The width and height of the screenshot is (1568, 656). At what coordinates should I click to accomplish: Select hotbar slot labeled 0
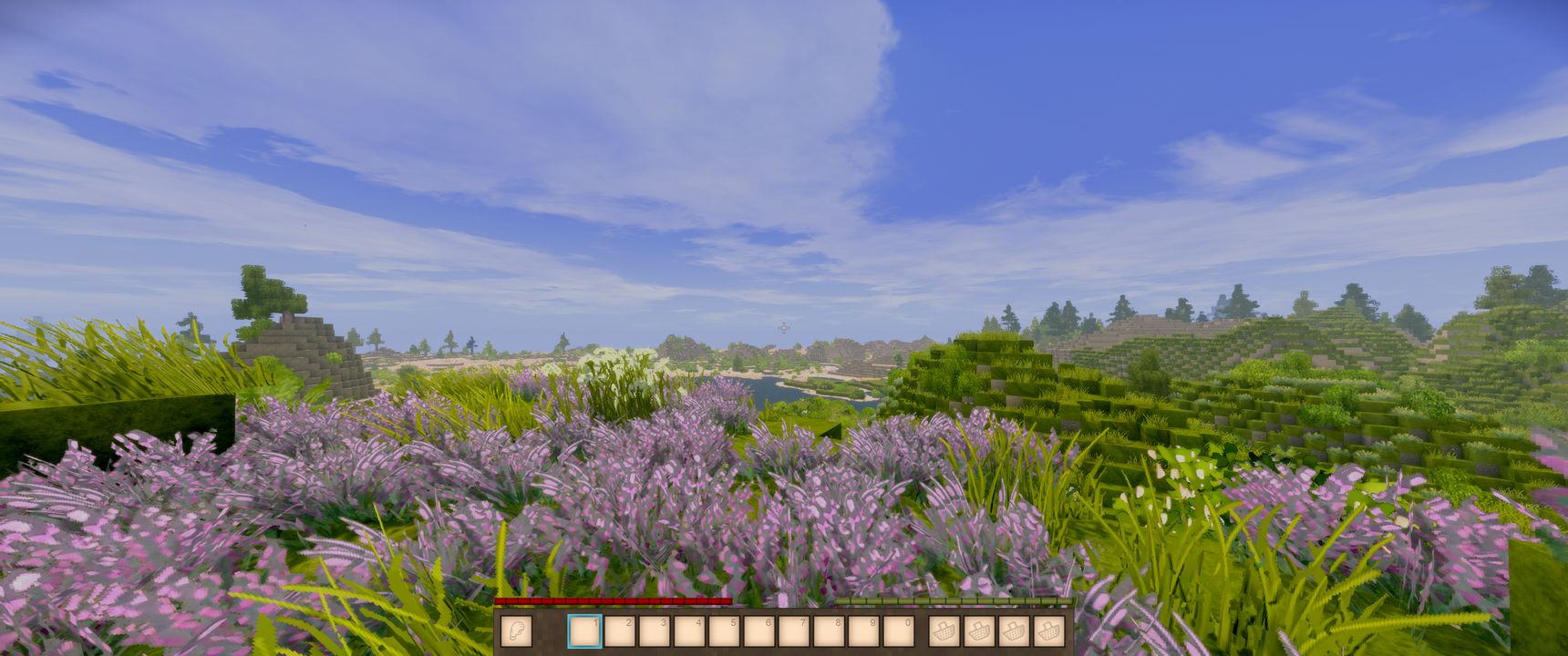point(898,630)
